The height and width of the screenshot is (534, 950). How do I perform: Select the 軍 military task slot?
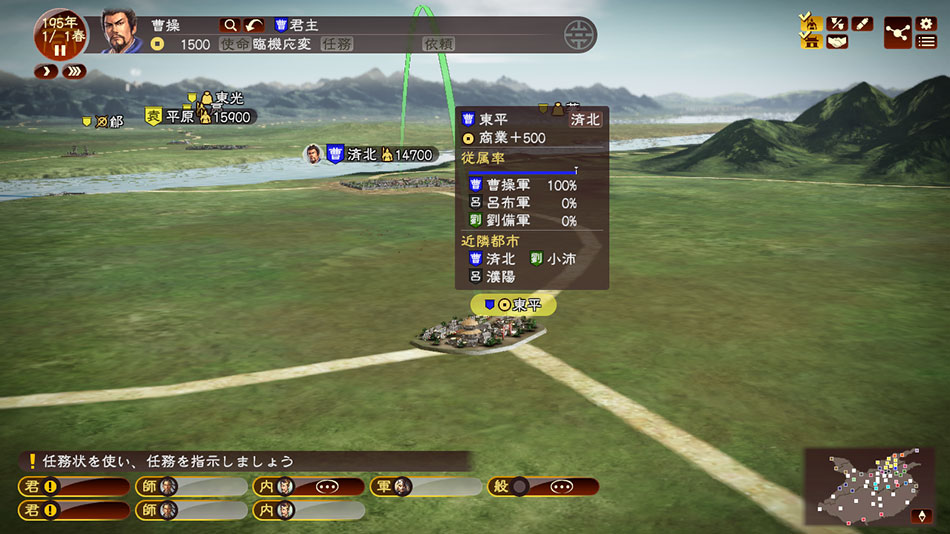click(x=424, y=487)
